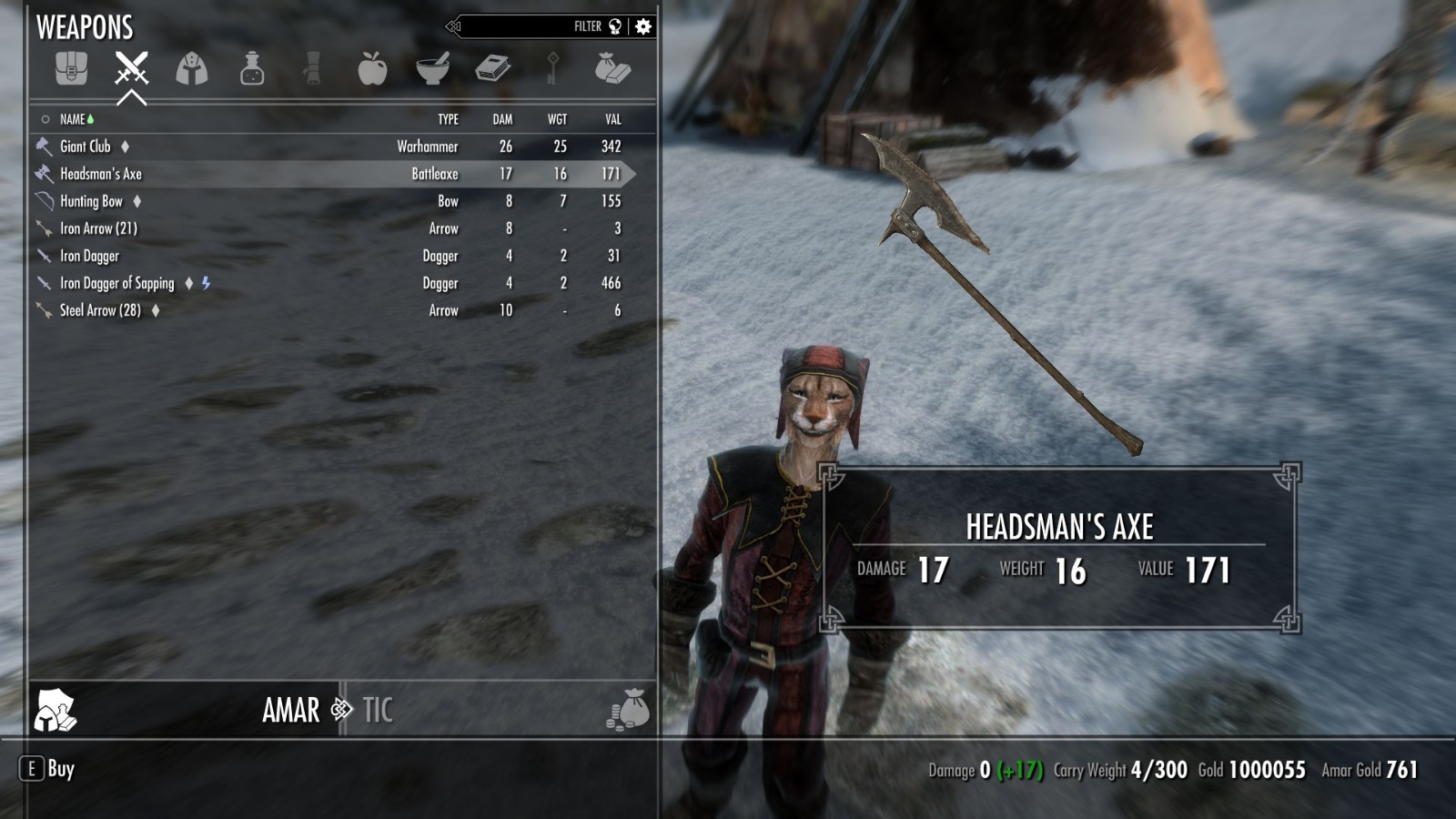Screen dimensions: 1456x819
Task: Choose the Hunting Bow
Action: pyautogui.click(x=91, y=201)
